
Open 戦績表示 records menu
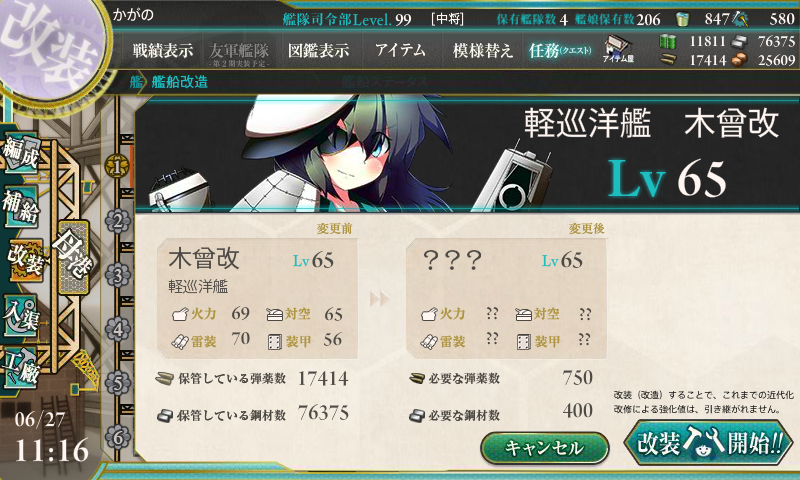point(163,50)
